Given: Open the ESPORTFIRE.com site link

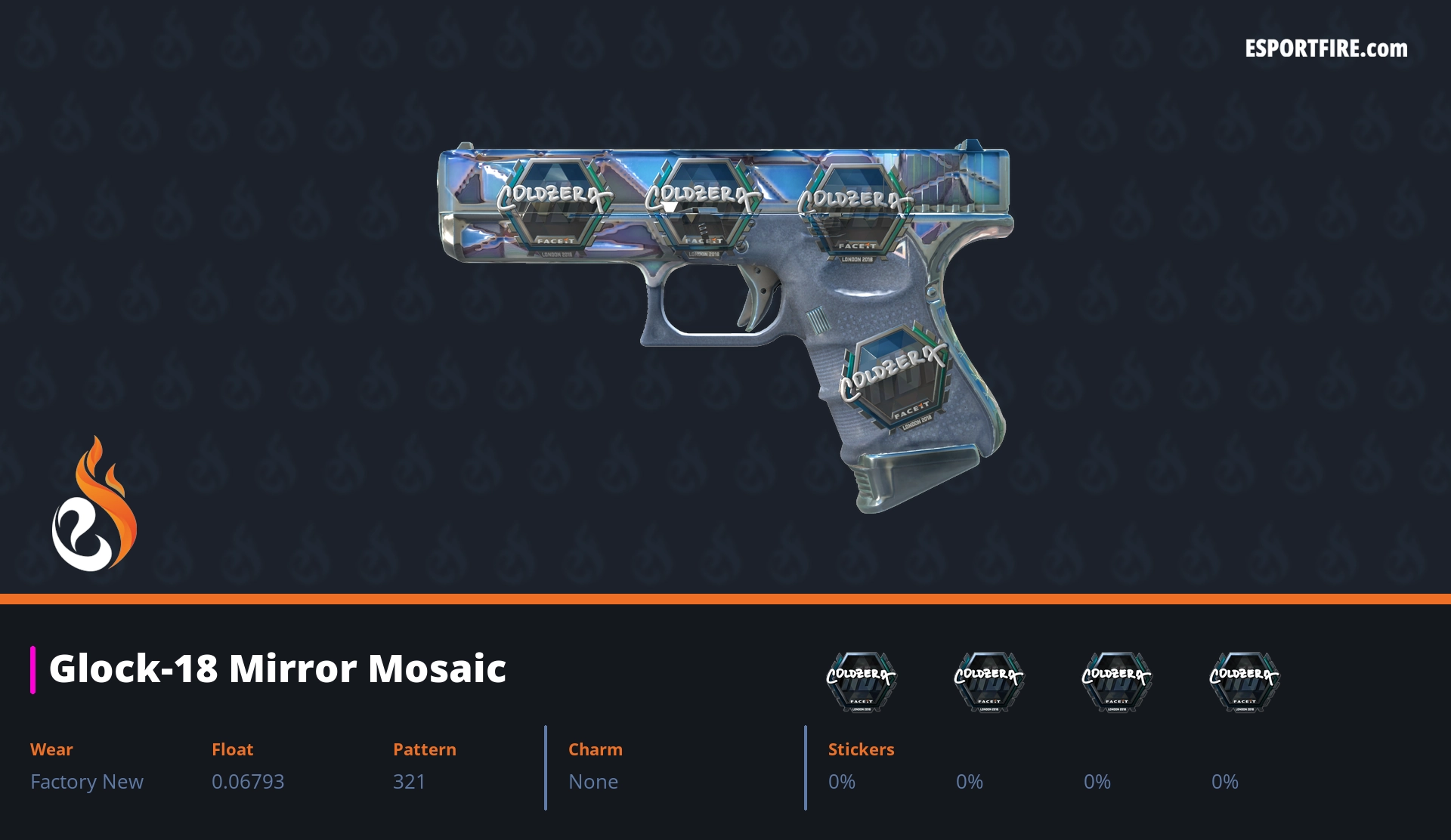Looking at the screenshot, I should 1326,49.
